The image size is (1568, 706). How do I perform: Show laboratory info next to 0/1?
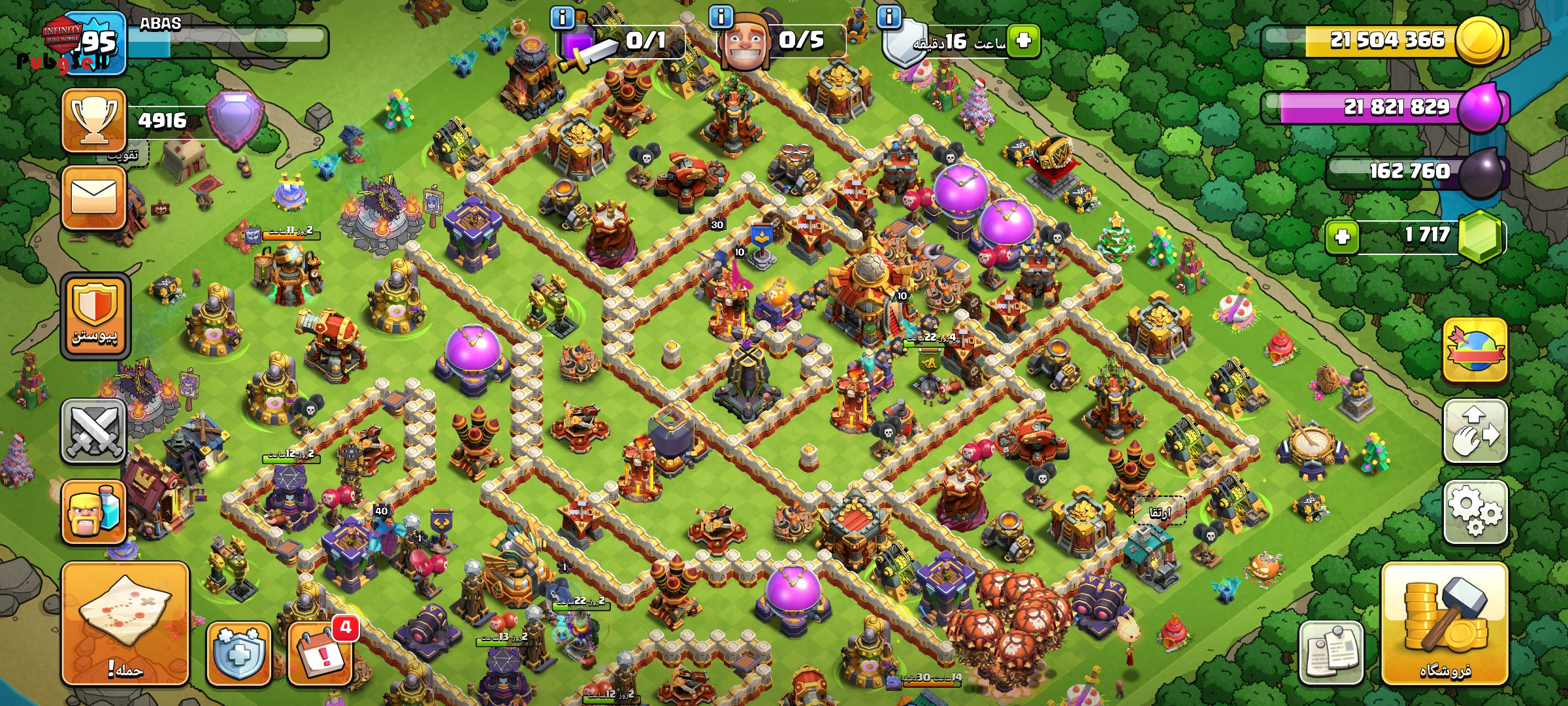[562, 17]
